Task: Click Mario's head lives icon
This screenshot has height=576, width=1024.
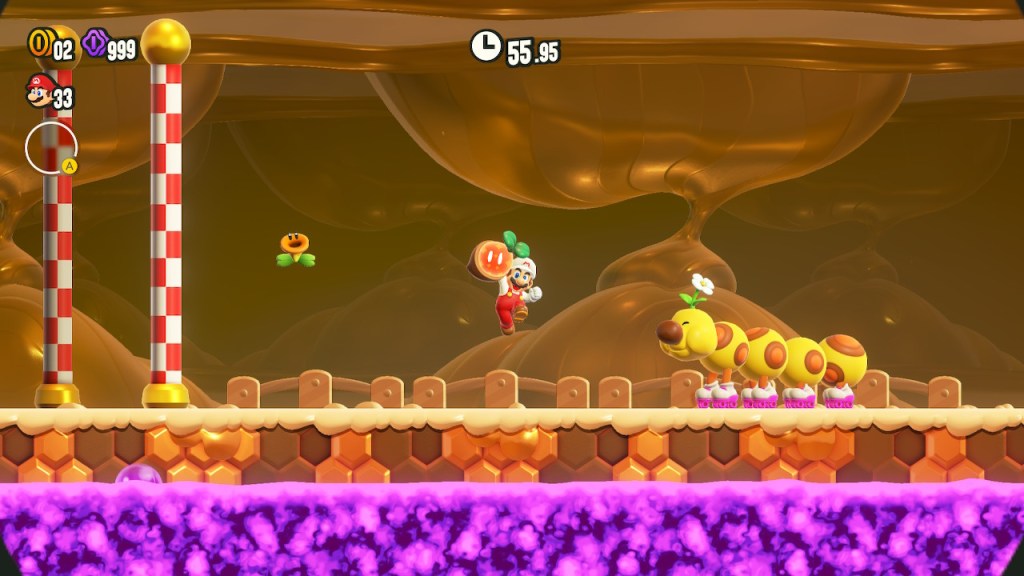Action: (x=40, y=92)
